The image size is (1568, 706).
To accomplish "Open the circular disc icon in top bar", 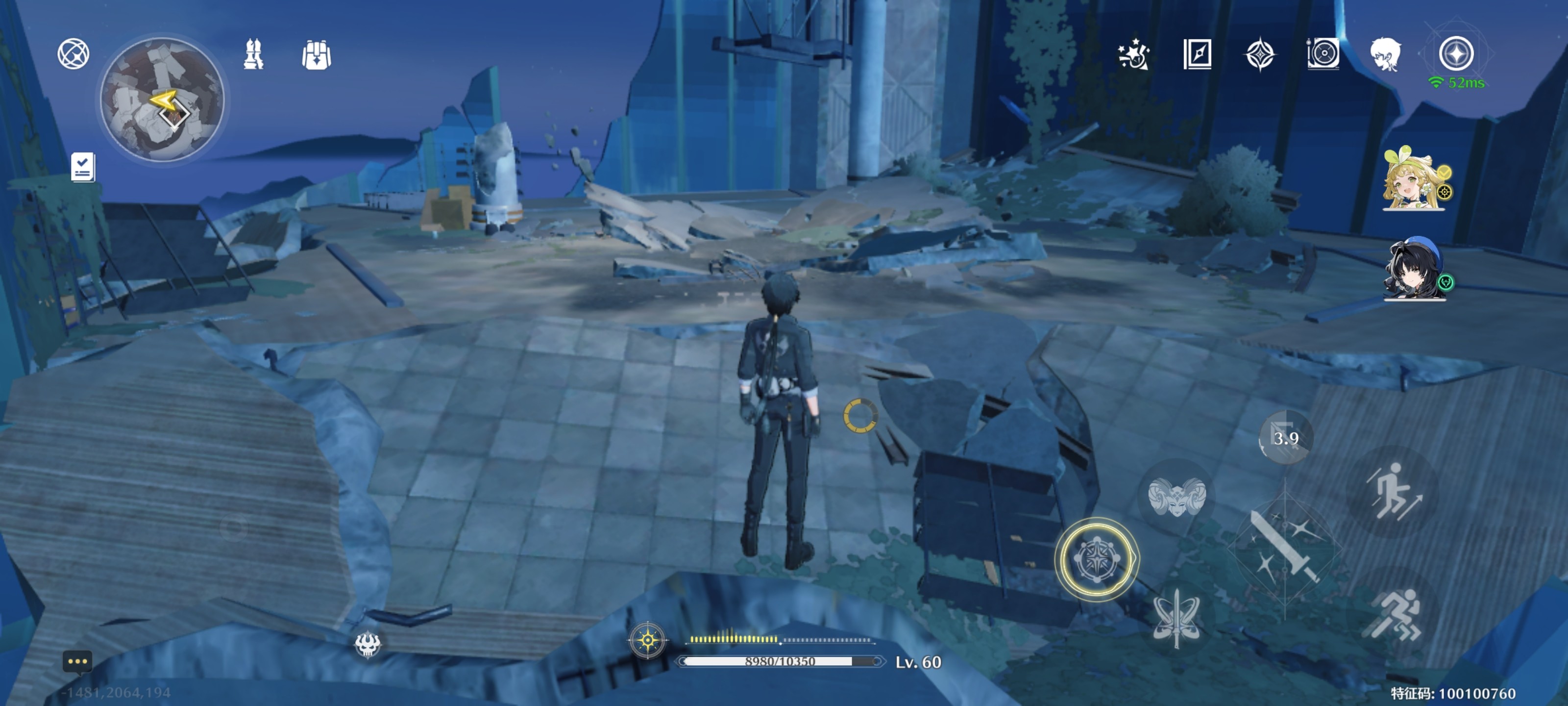I will [1323, 54].
